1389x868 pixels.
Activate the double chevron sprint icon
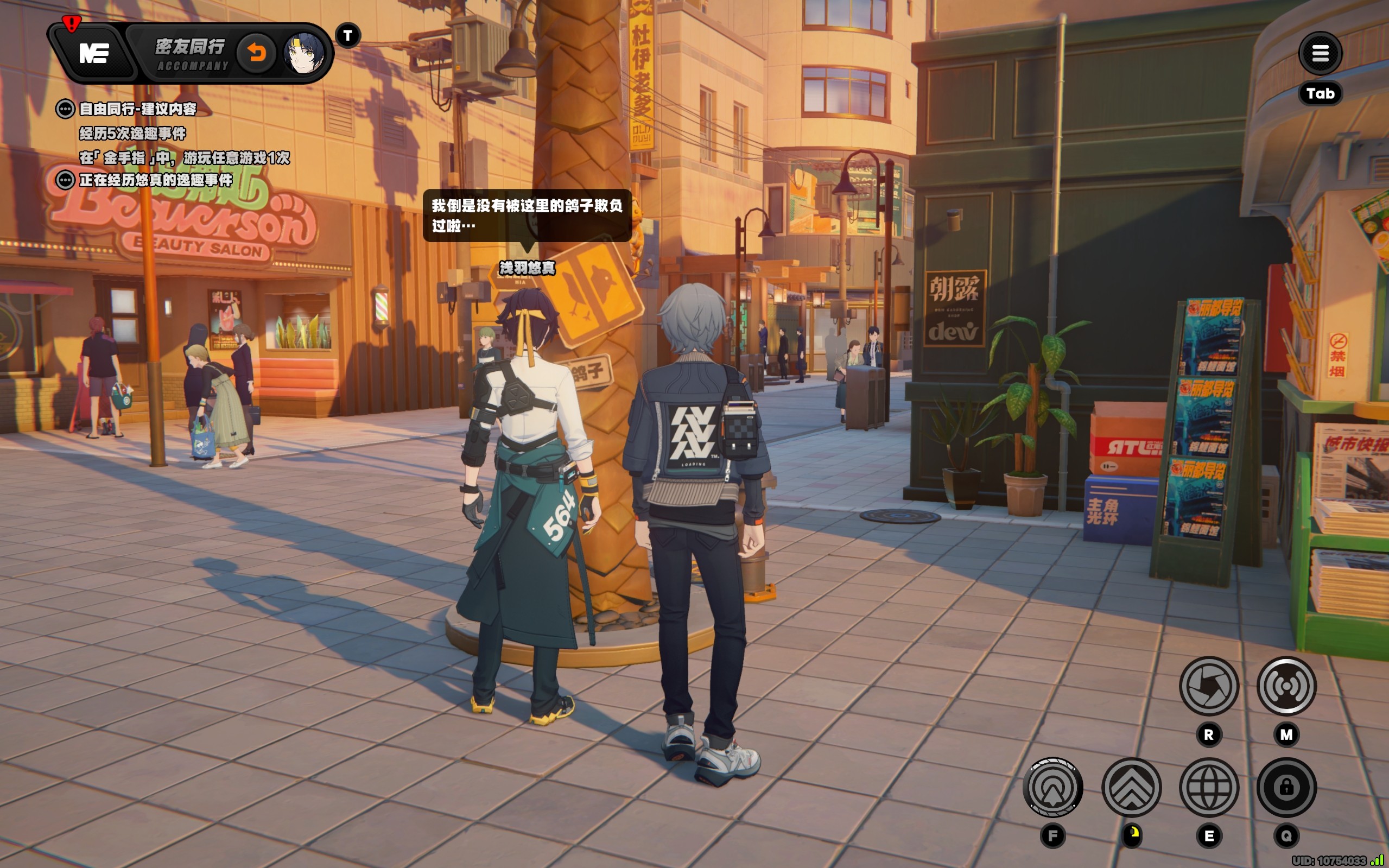coord(1131,787)
